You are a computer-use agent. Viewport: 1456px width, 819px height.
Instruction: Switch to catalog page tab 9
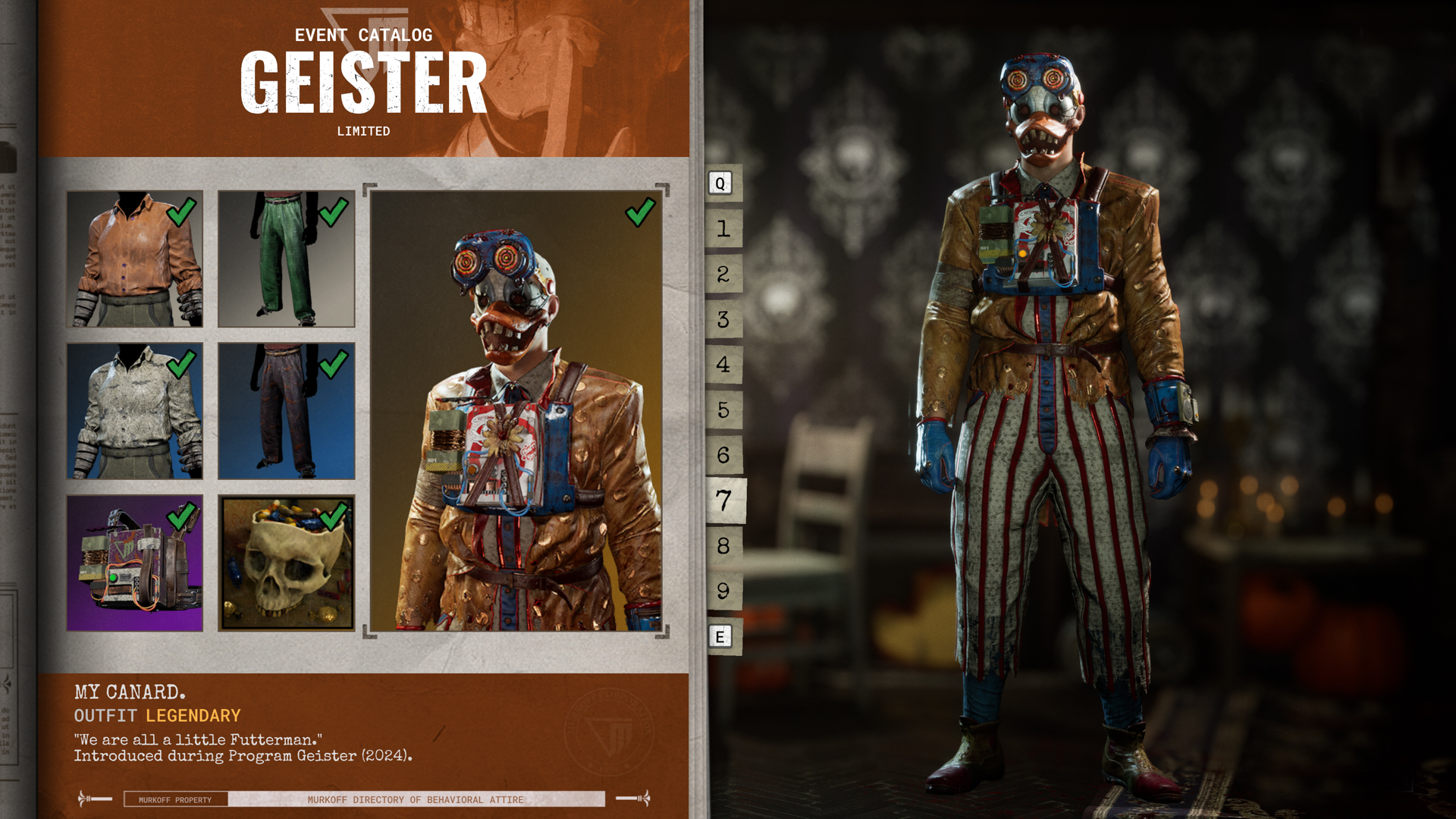click(x=723, y=591)
